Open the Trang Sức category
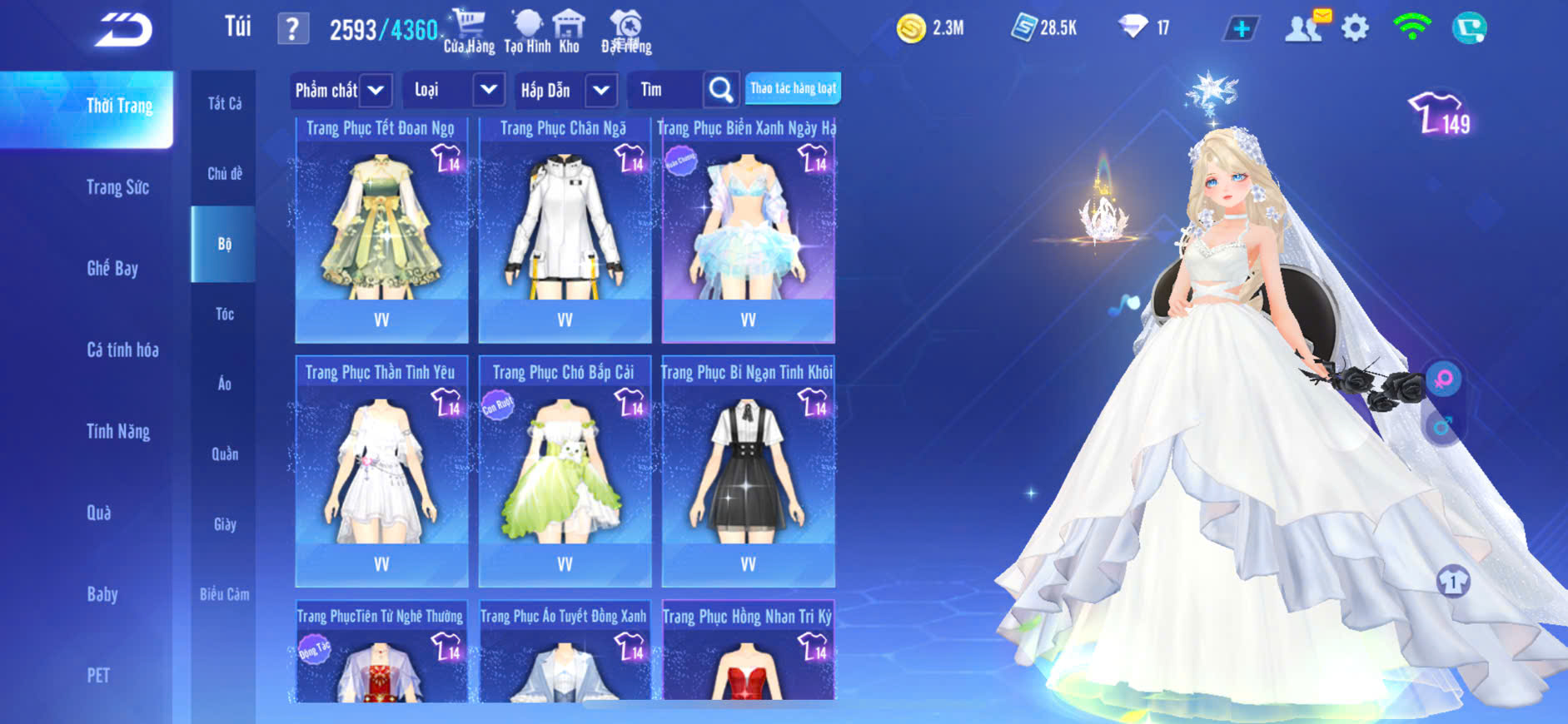 click(117, 187)
